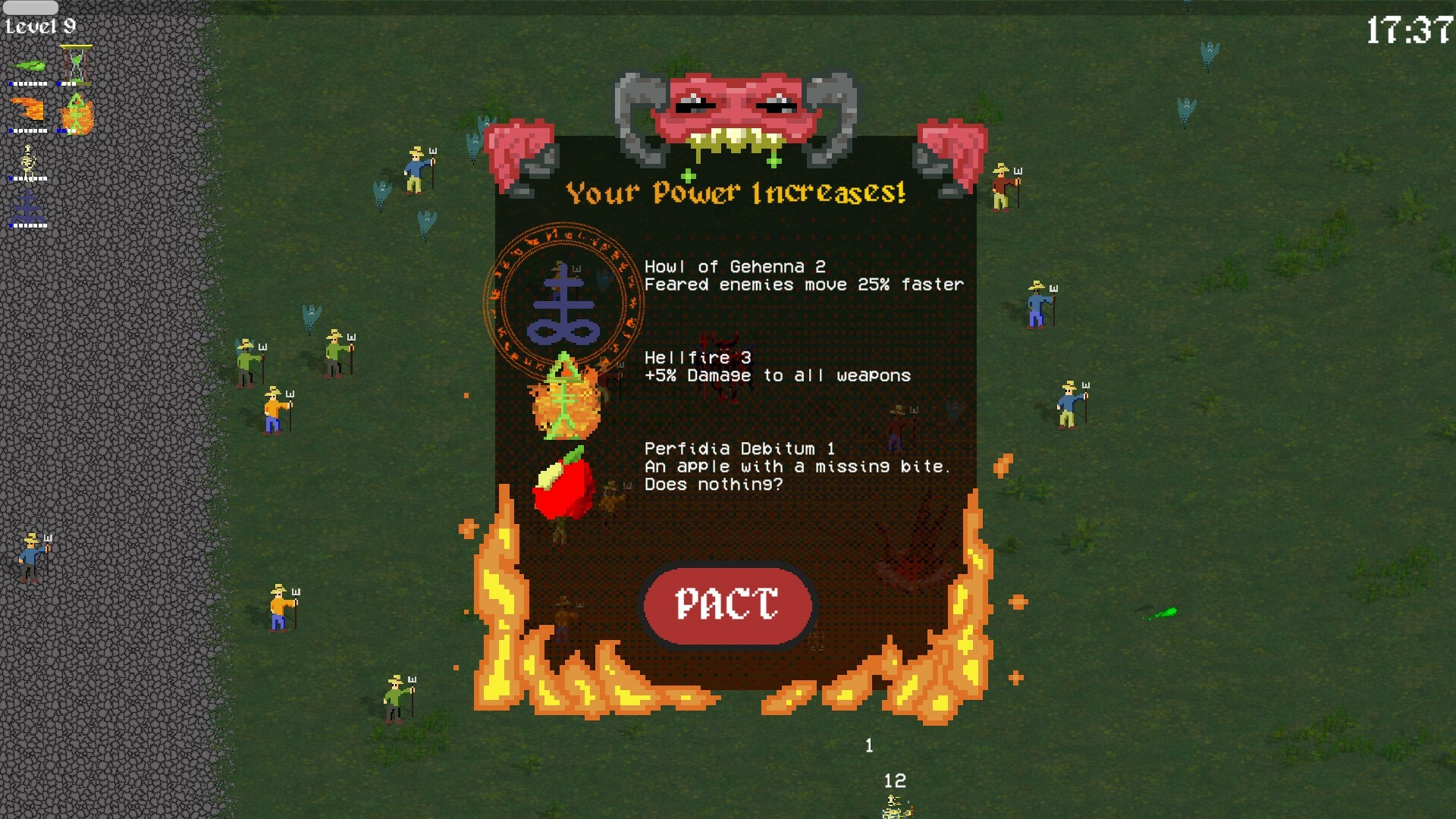
Task: Click the burning pentagram sigil in sidebar
Action: tap(76, 114)
